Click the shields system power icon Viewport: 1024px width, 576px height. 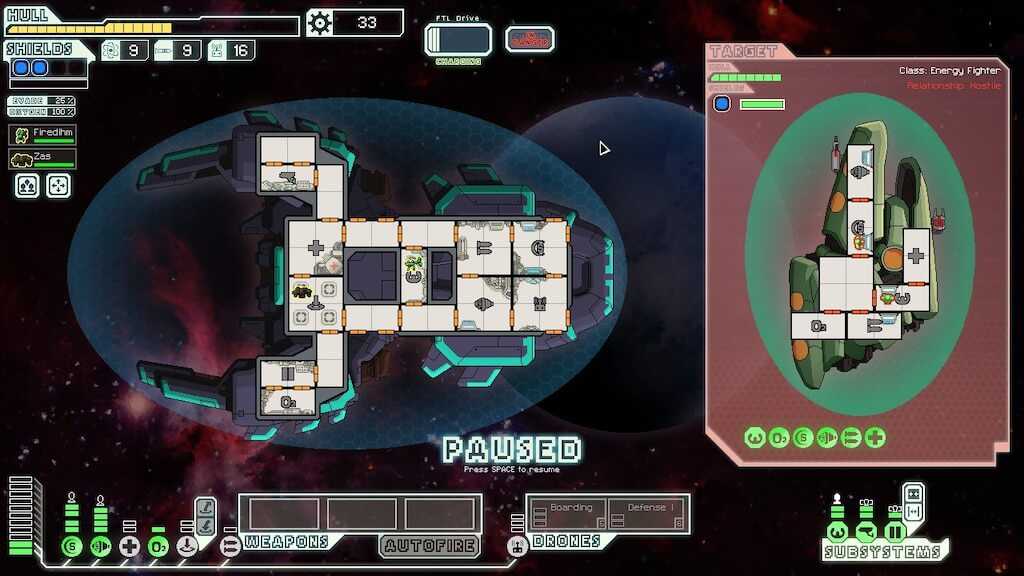tap(71, 546)
